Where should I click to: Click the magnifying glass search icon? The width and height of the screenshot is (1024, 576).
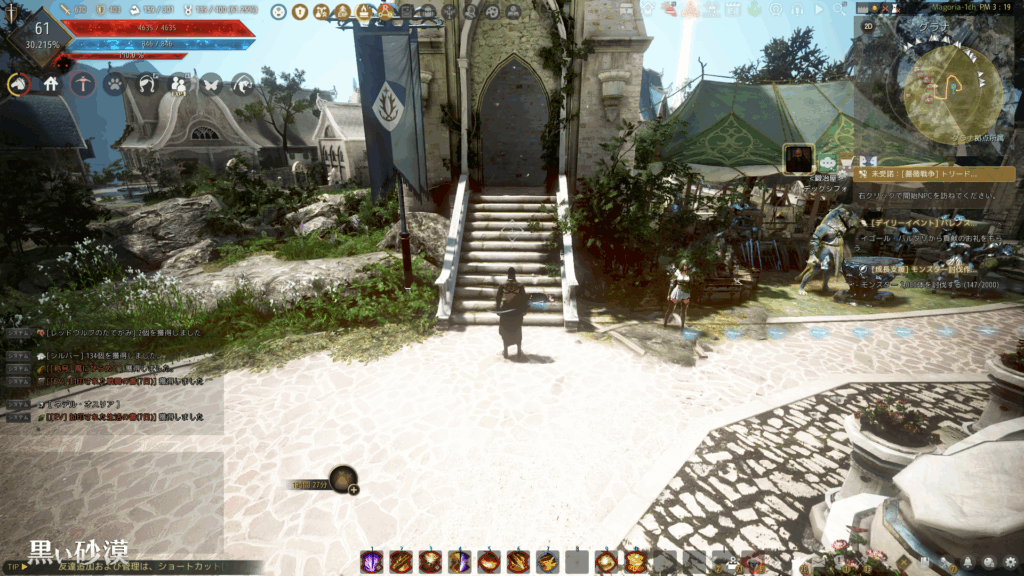pyautogui.click(x=837, y=8)
